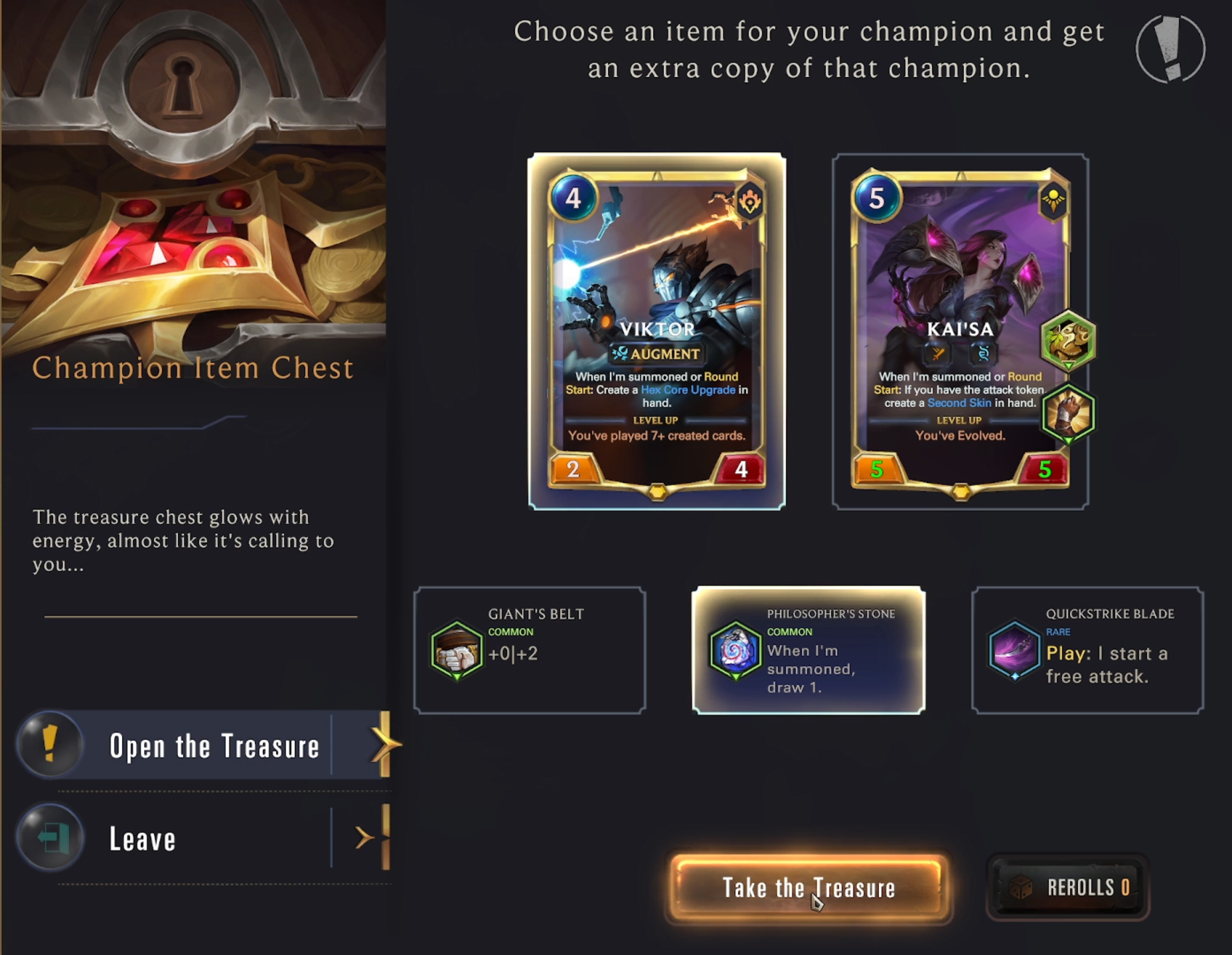Select the Open the Treasure option
The height and width of the screenshot is (955, 1232).
[x=214, y=745]
